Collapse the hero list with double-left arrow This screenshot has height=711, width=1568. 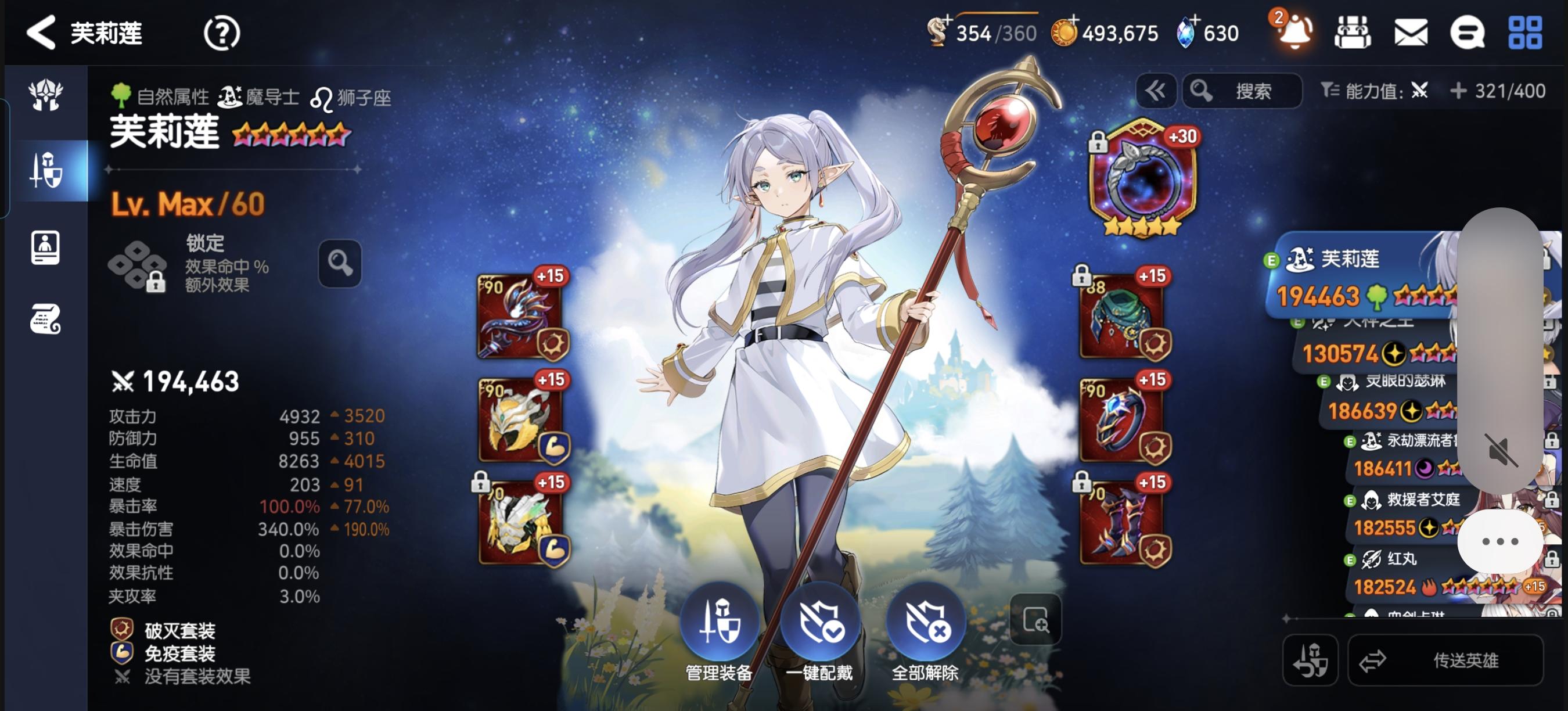click(x=1156, y=91)
